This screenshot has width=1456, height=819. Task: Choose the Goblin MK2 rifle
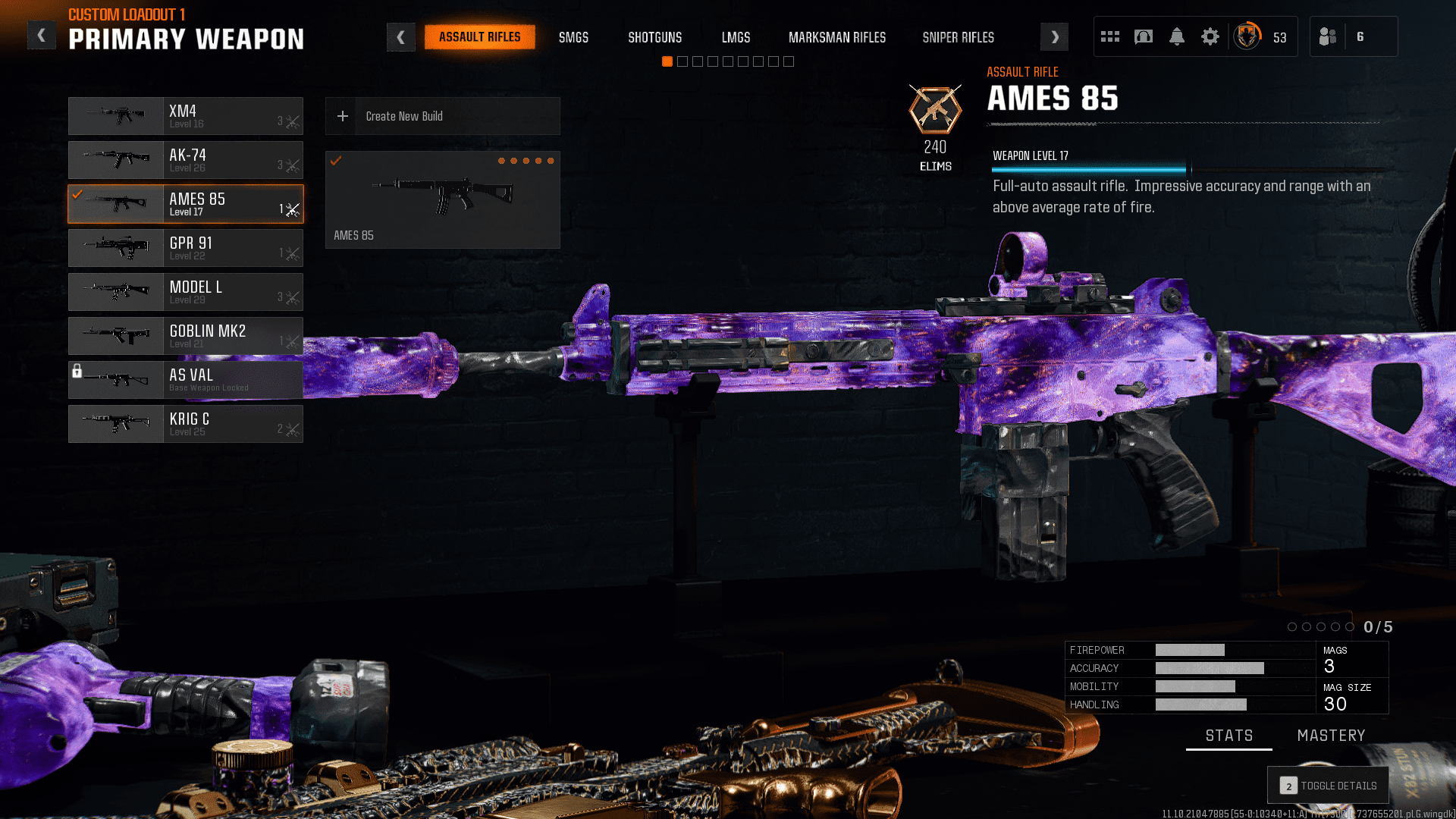tap(186, 336)
